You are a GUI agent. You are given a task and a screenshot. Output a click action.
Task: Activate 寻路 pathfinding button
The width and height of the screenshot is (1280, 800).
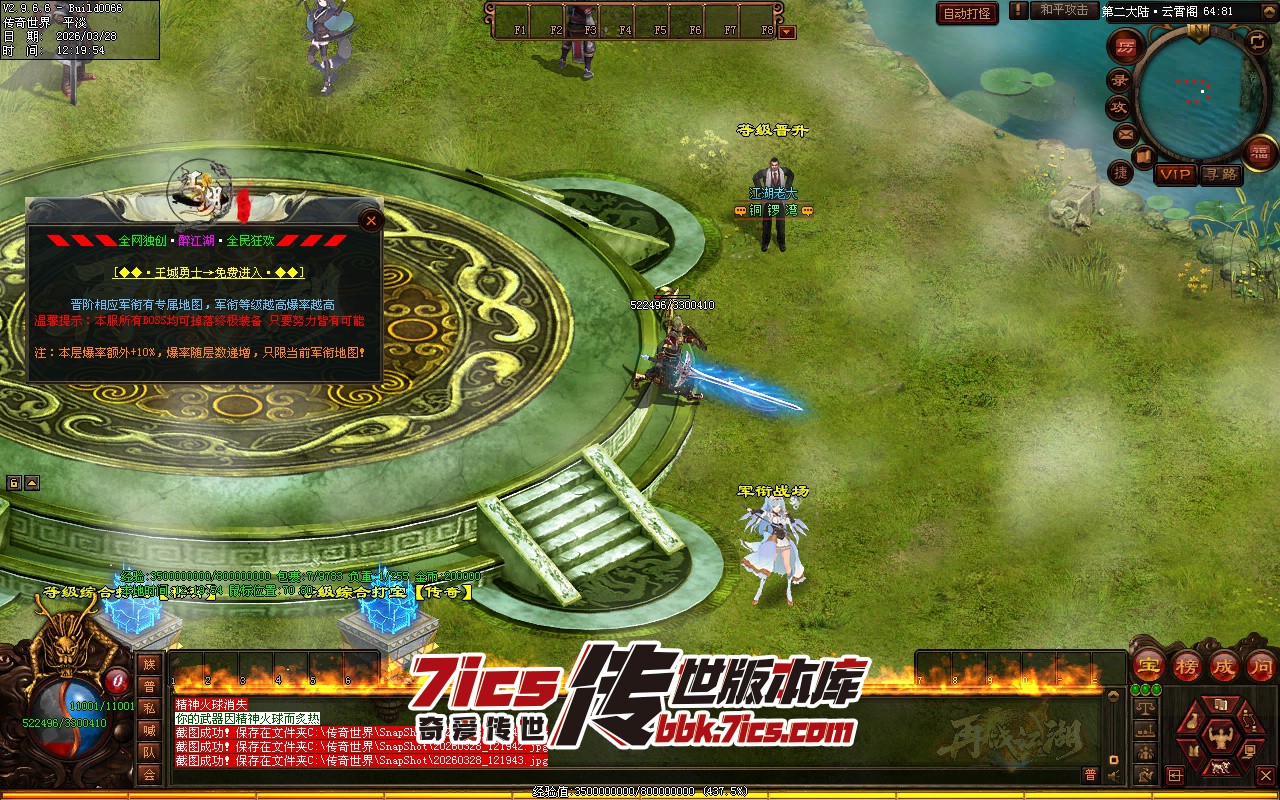pyautogui.click(x=1220, y=174)
